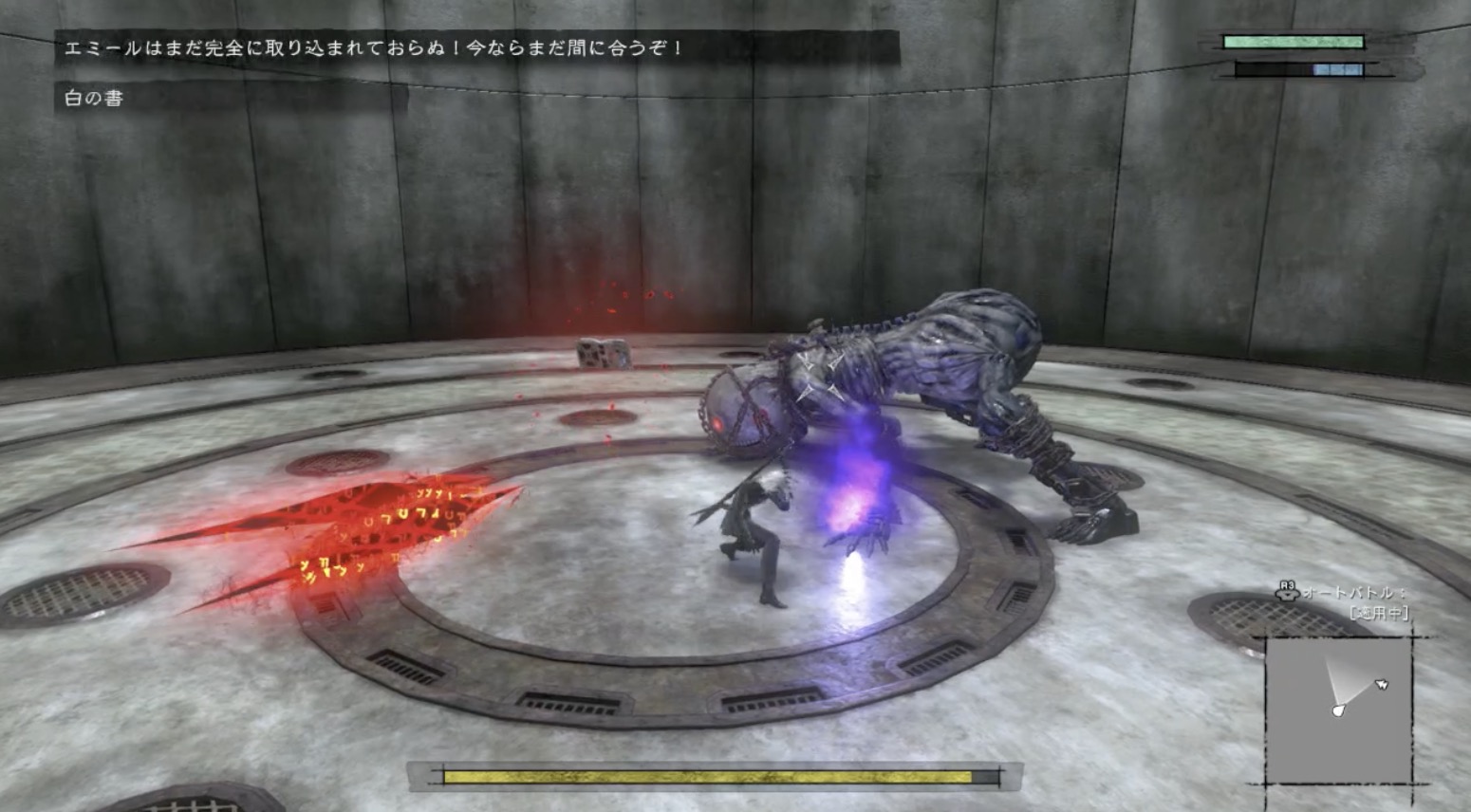Click the subtitle line starting with エミール

475,46
